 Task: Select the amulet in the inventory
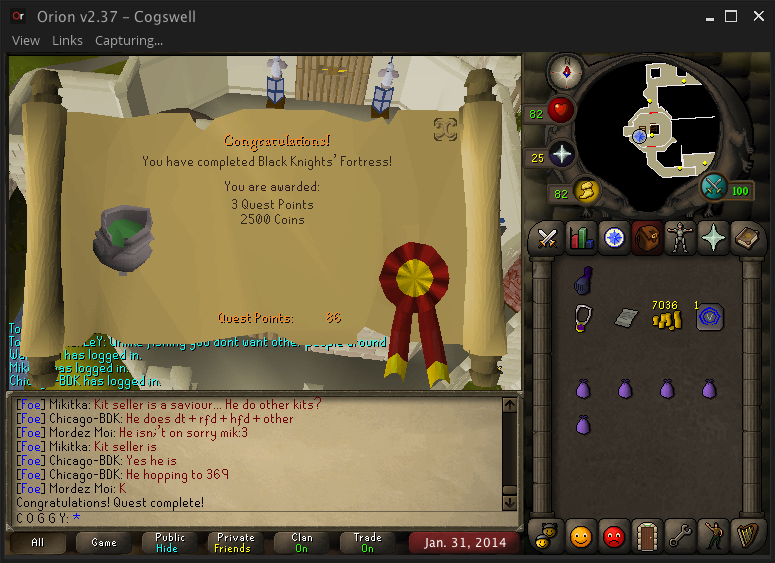[584, 317]
